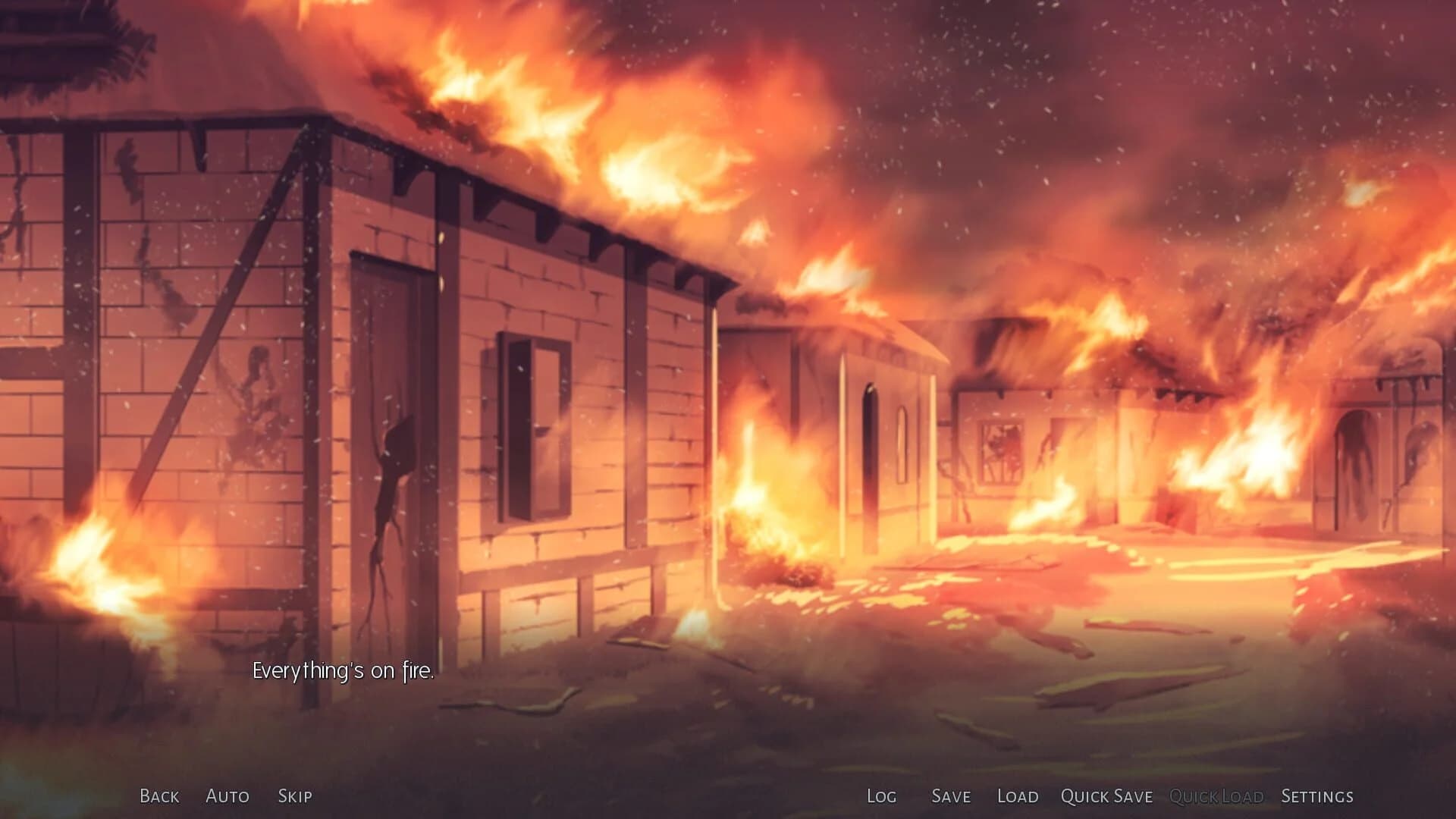Click the burning village scene to continue

[728, 379]
